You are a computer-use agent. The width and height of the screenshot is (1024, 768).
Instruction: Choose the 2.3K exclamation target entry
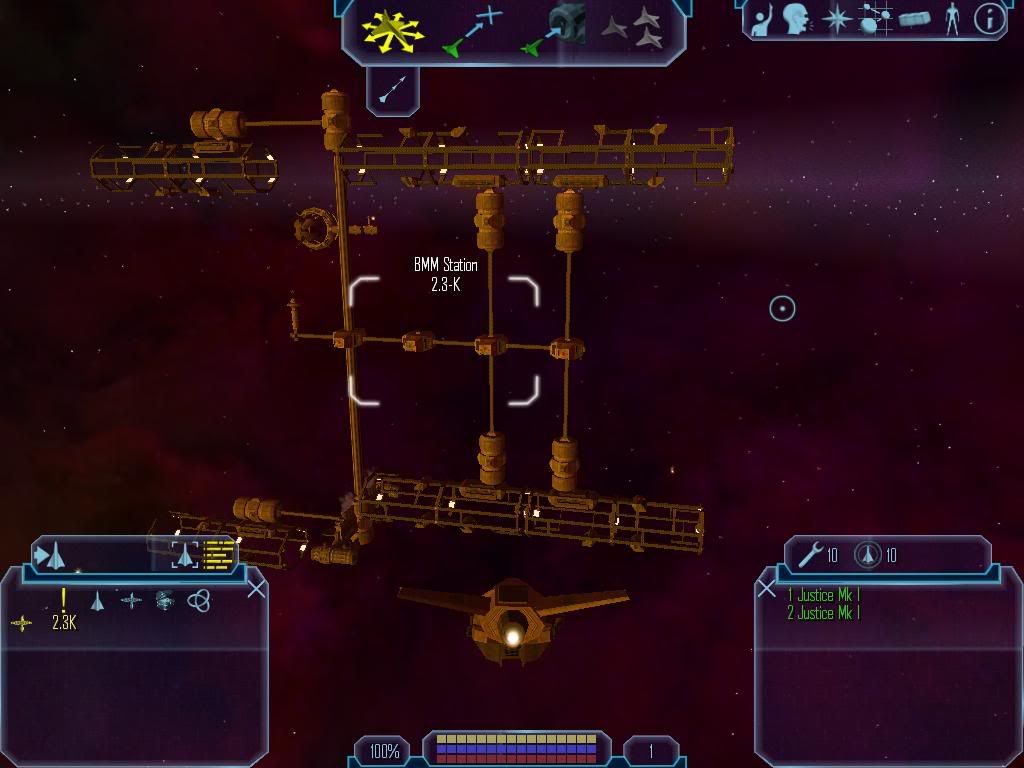(x=64, y=610)
